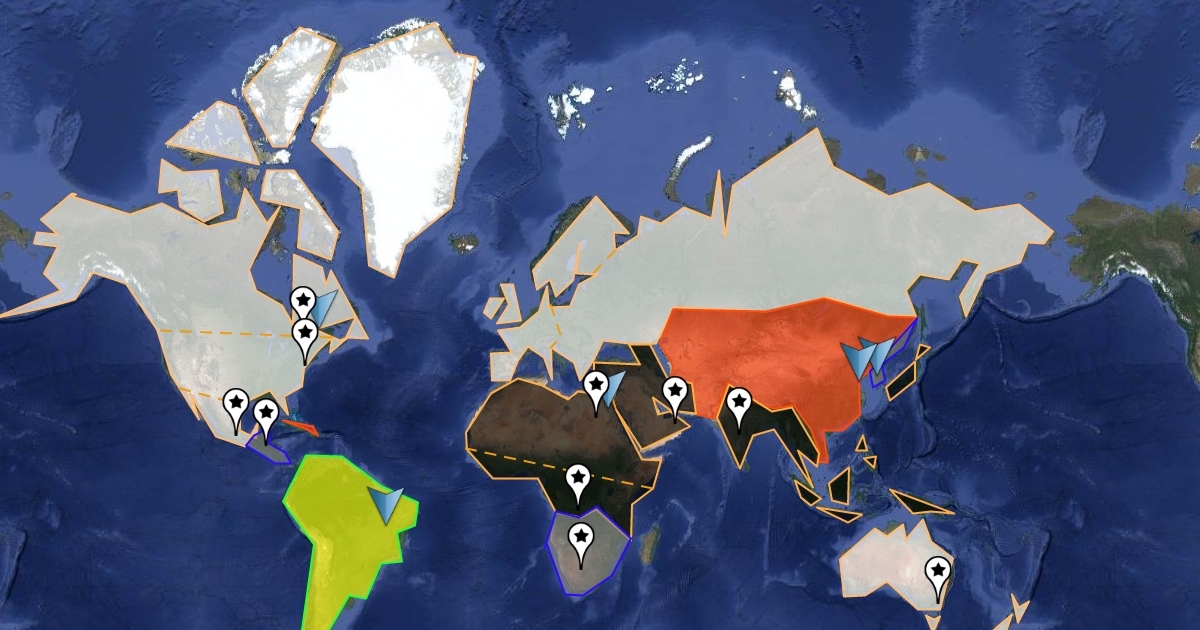Pick the star pin in northeast Africa
Viewport: 1200px width, 630px height.
(595, 386)
